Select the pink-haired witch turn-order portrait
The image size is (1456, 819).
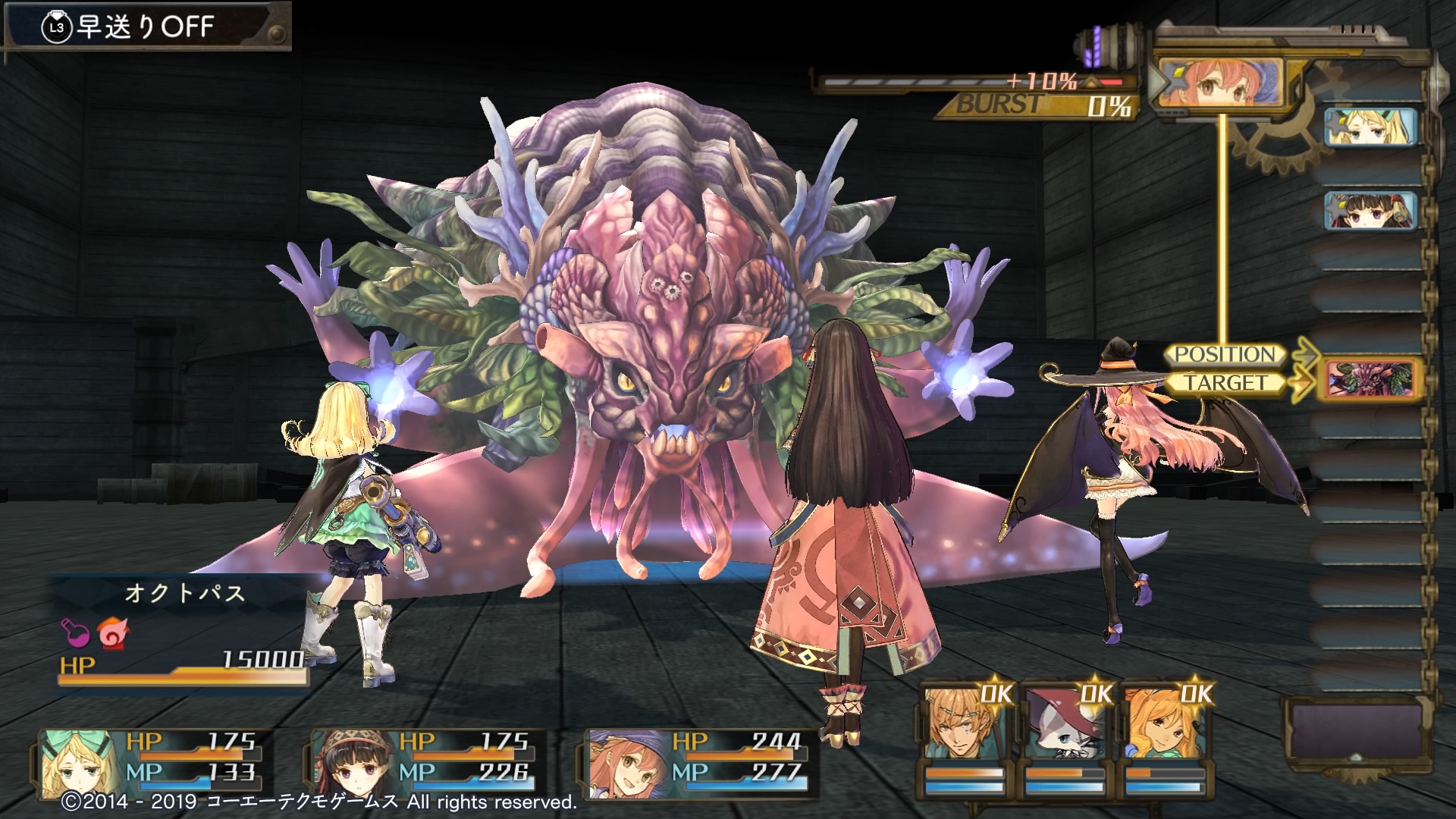(1218, 82)
